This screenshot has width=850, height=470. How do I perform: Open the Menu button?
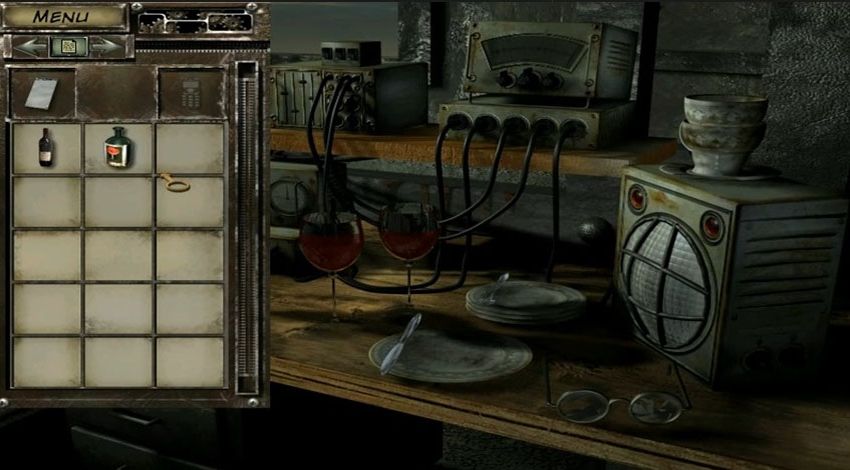point(62,17)
